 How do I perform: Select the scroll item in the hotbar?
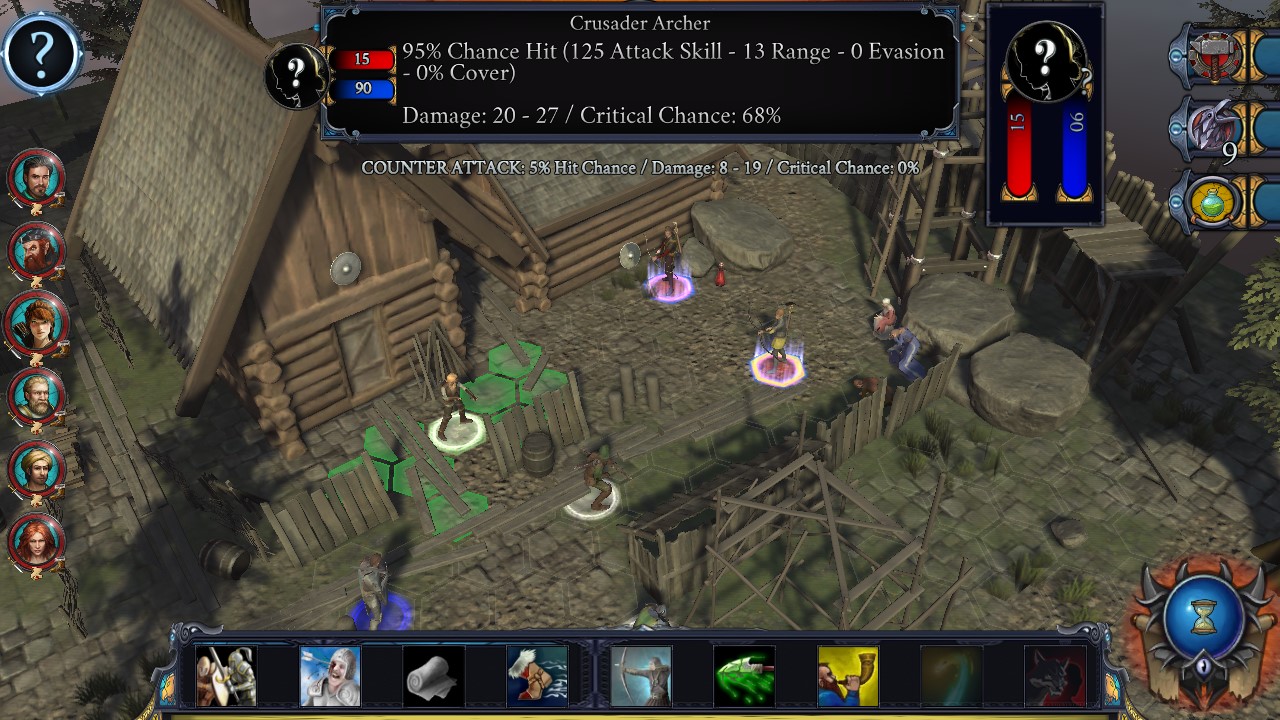(433, 675)
